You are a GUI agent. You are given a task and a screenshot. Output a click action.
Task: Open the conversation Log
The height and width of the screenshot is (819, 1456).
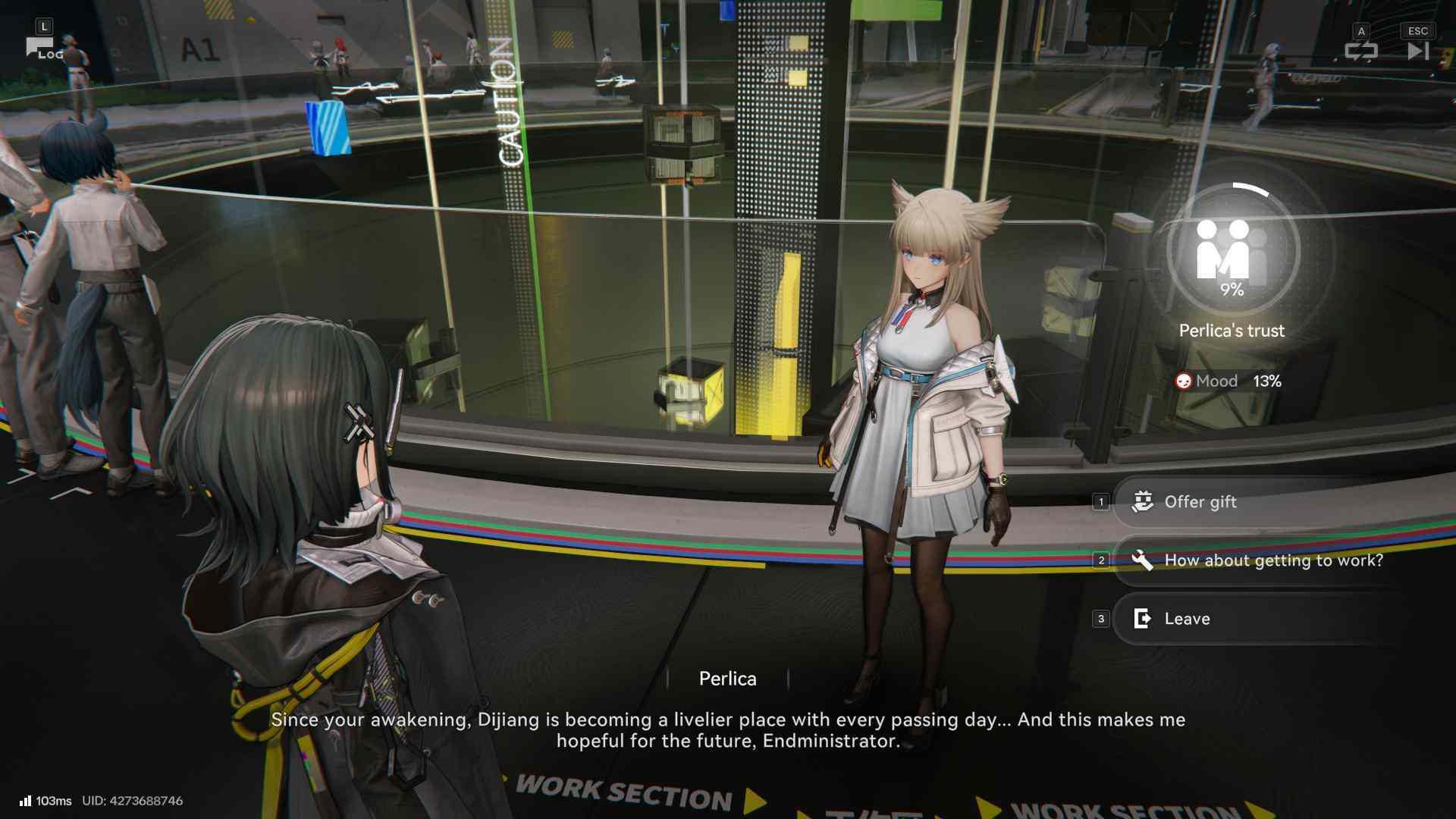pyautogui.click(x=47, y=53)
